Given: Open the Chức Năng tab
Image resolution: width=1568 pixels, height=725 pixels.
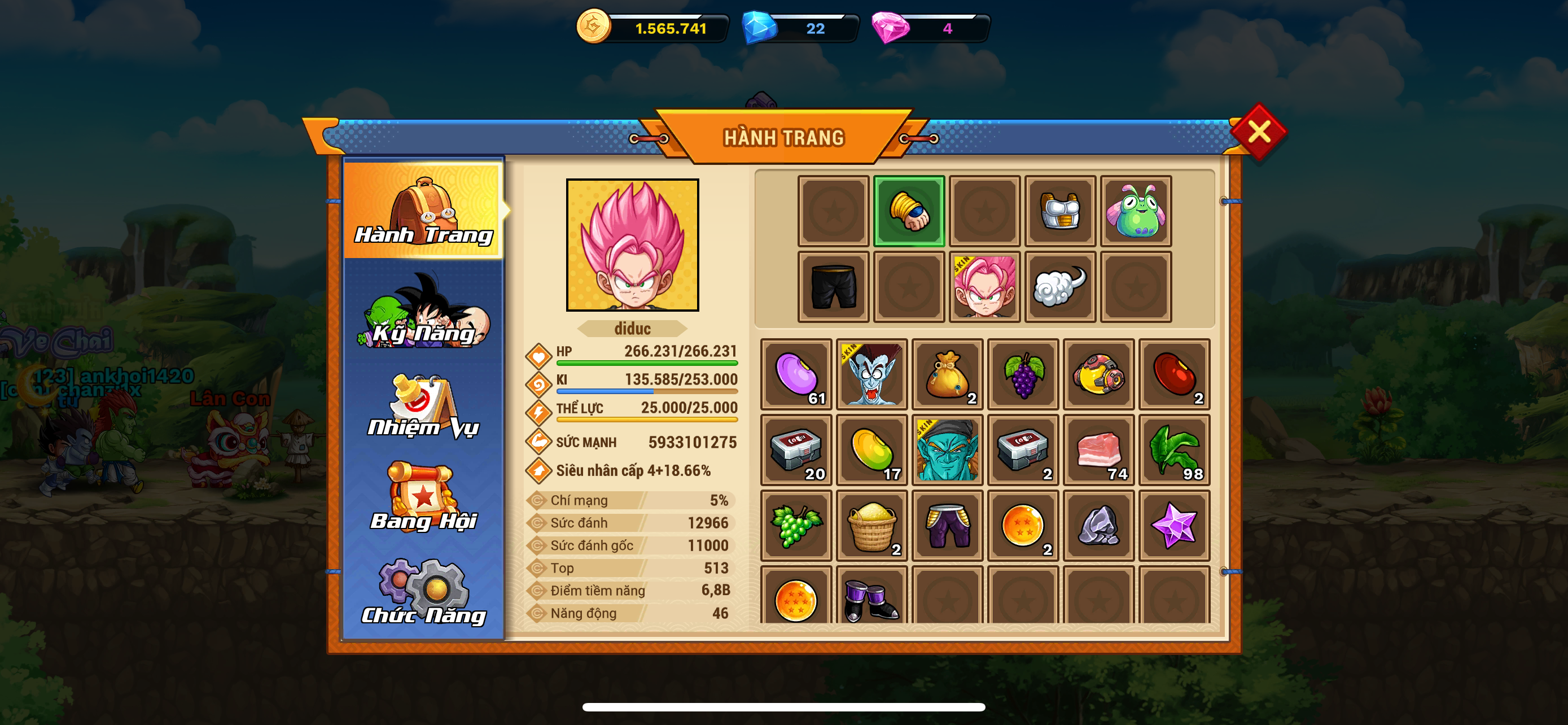Looking at the screenshot, I should 424,593.
